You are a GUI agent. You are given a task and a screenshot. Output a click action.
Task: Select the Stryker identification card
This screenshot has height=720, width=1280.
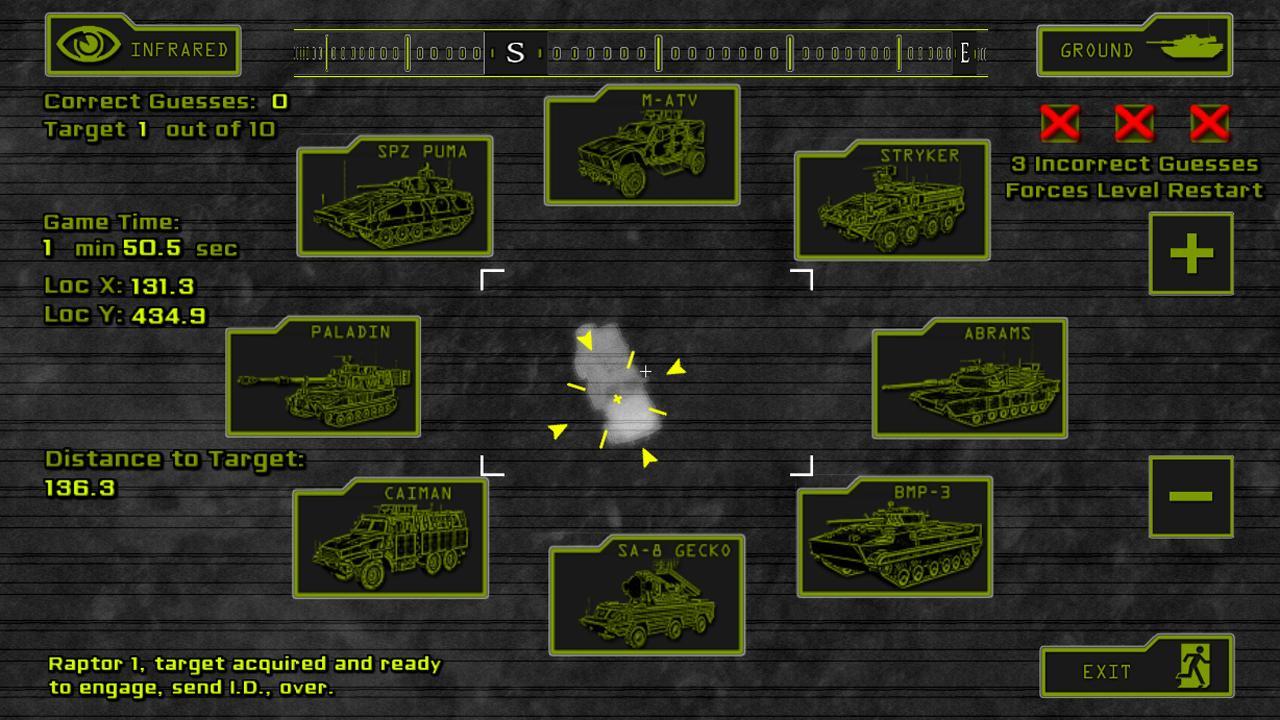click(892, 201)
